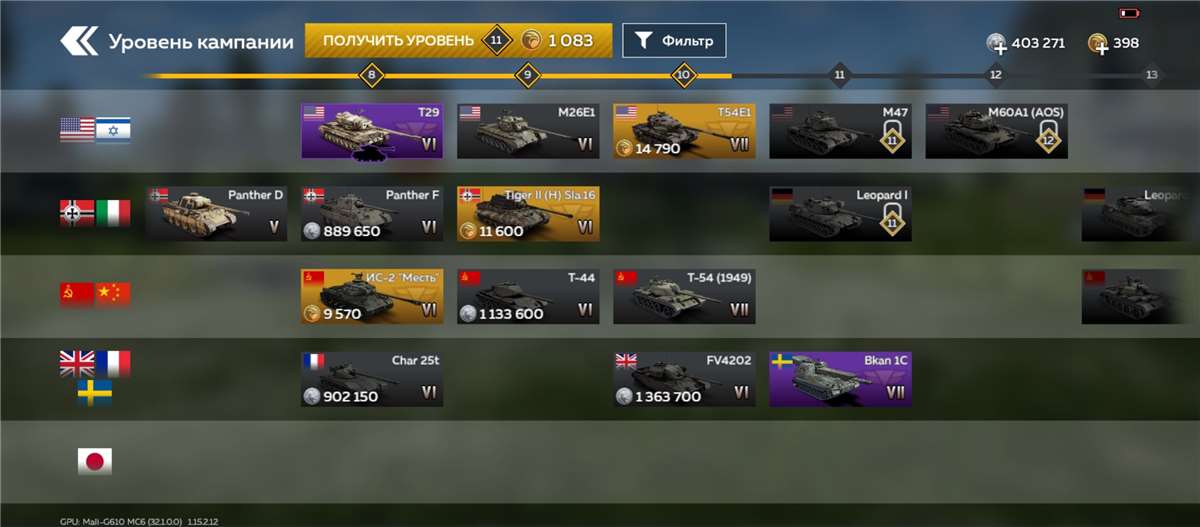Select the ИС-2 "Месть" tank

pos(372,296)
